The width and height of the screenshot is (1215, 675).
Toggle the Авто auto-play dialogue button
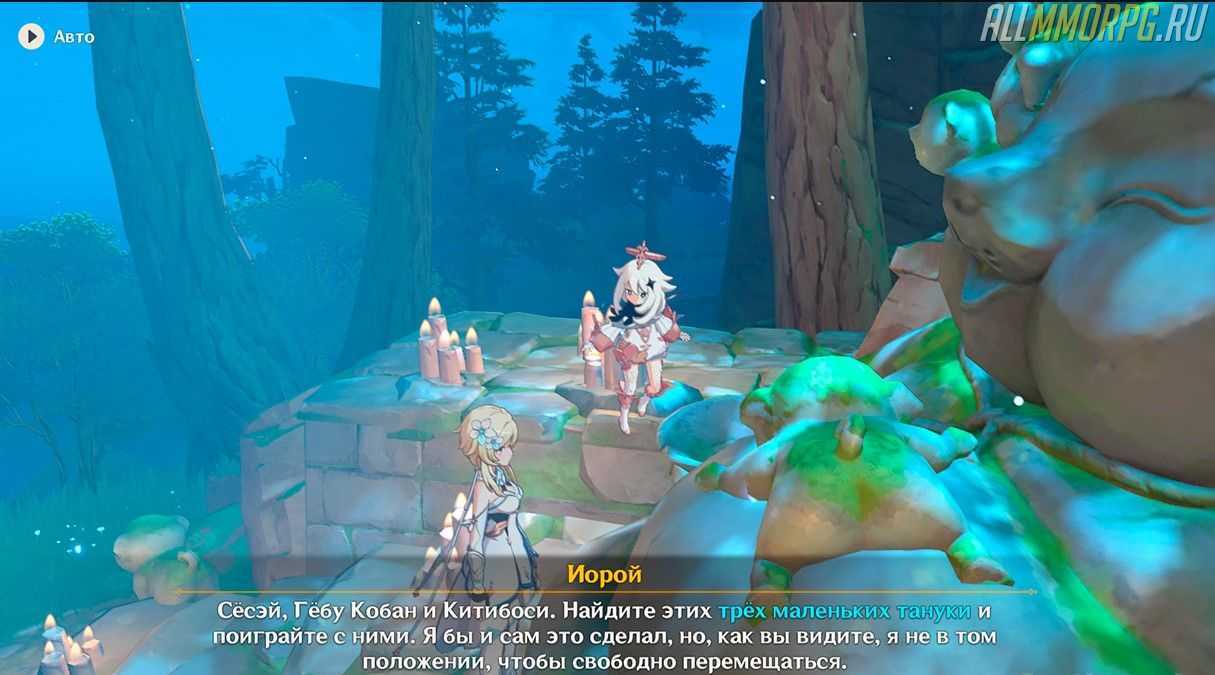tap(32, 37)
